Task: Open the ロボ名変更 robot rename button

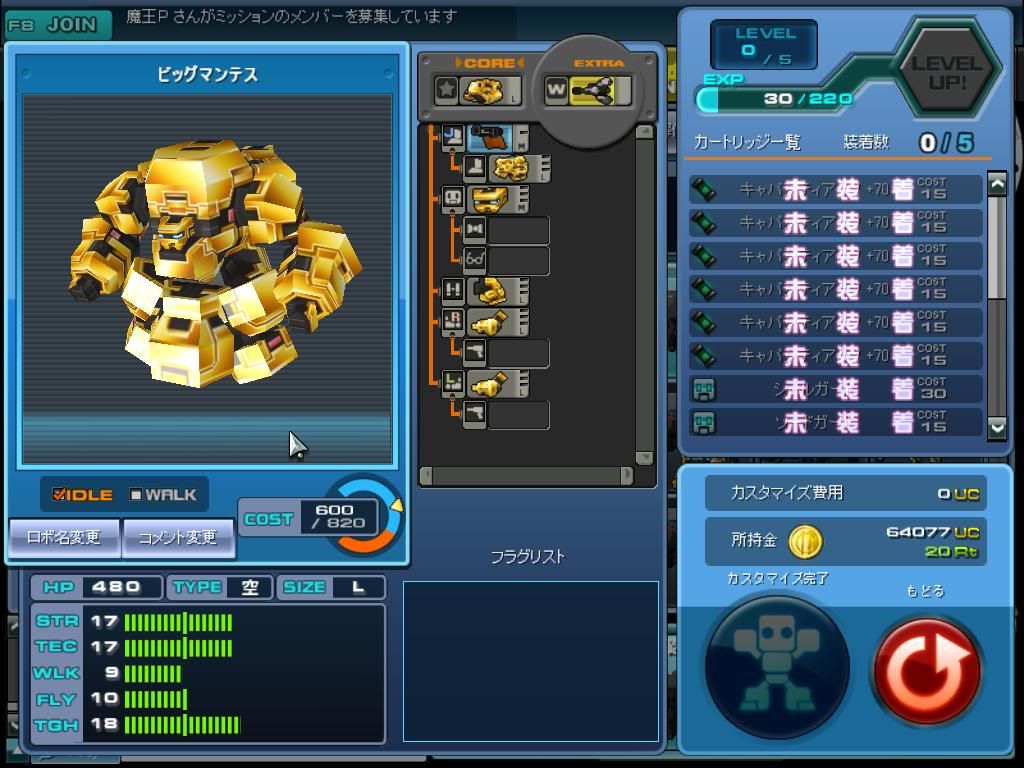Action: (64, 537)
